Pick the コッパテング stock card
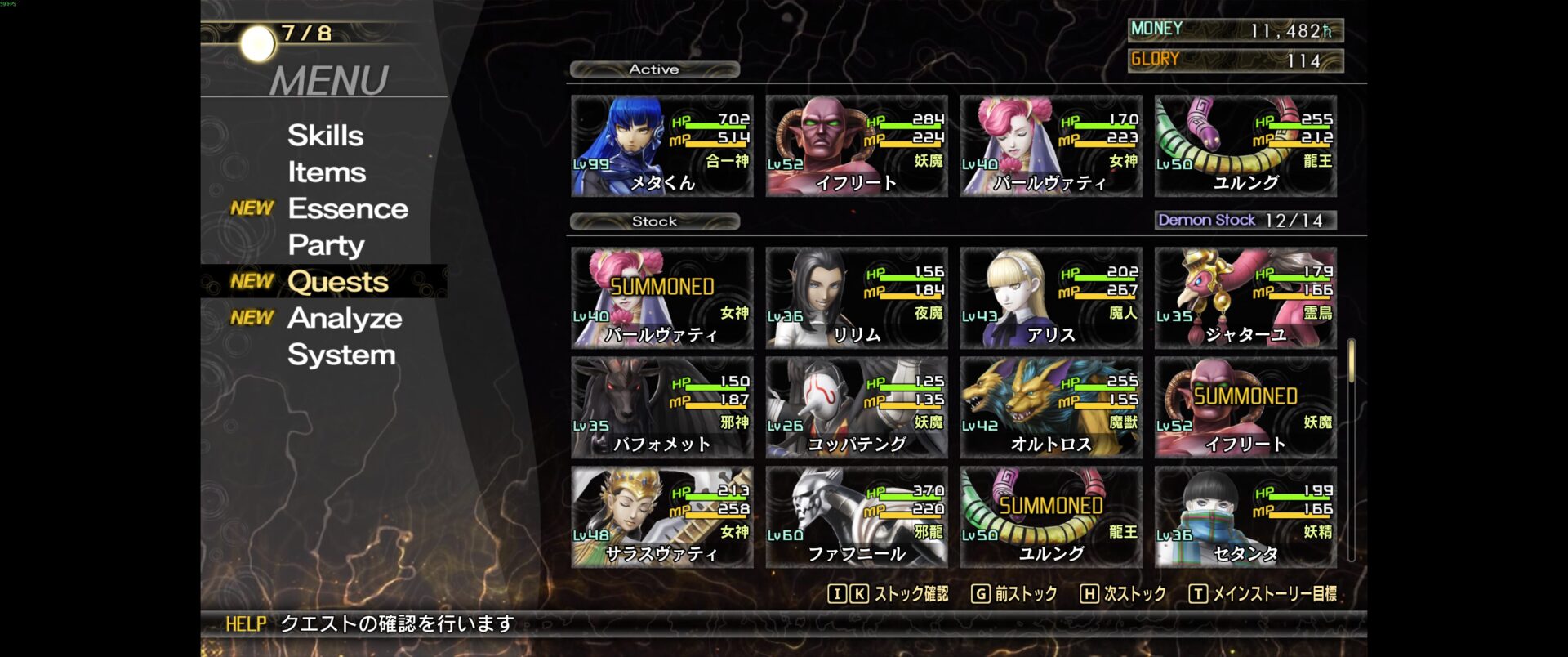 click(x=856, y=408)
